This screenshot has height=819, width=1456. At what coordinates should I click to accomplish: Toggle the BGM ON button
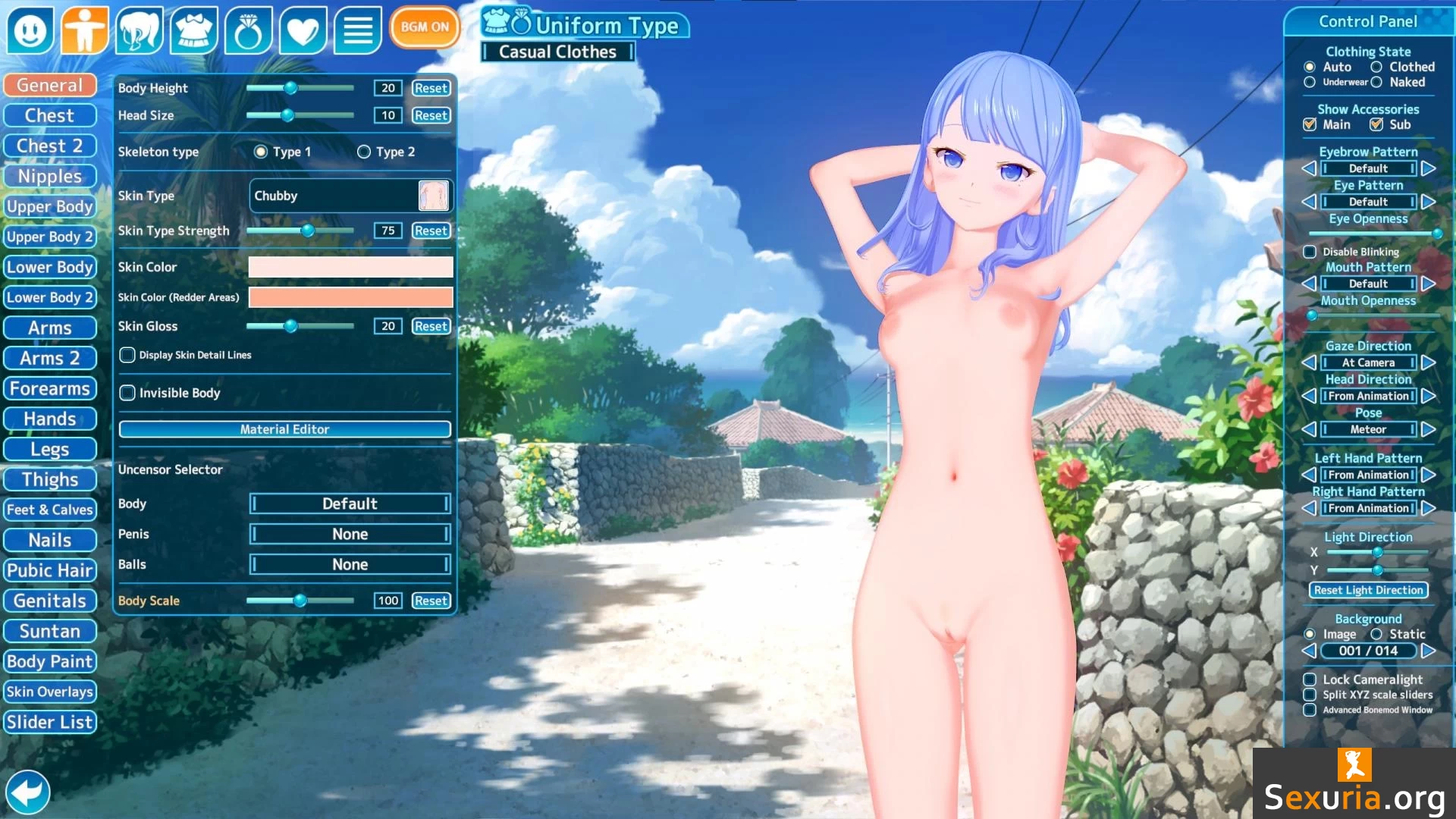(x=425, y=27)
